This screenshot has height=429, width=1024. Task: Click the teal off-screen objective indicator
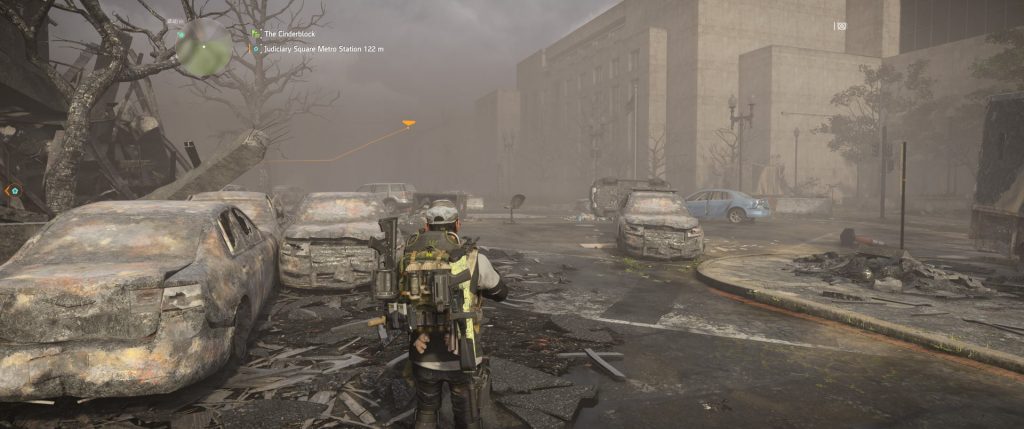[x=12, y=190]
